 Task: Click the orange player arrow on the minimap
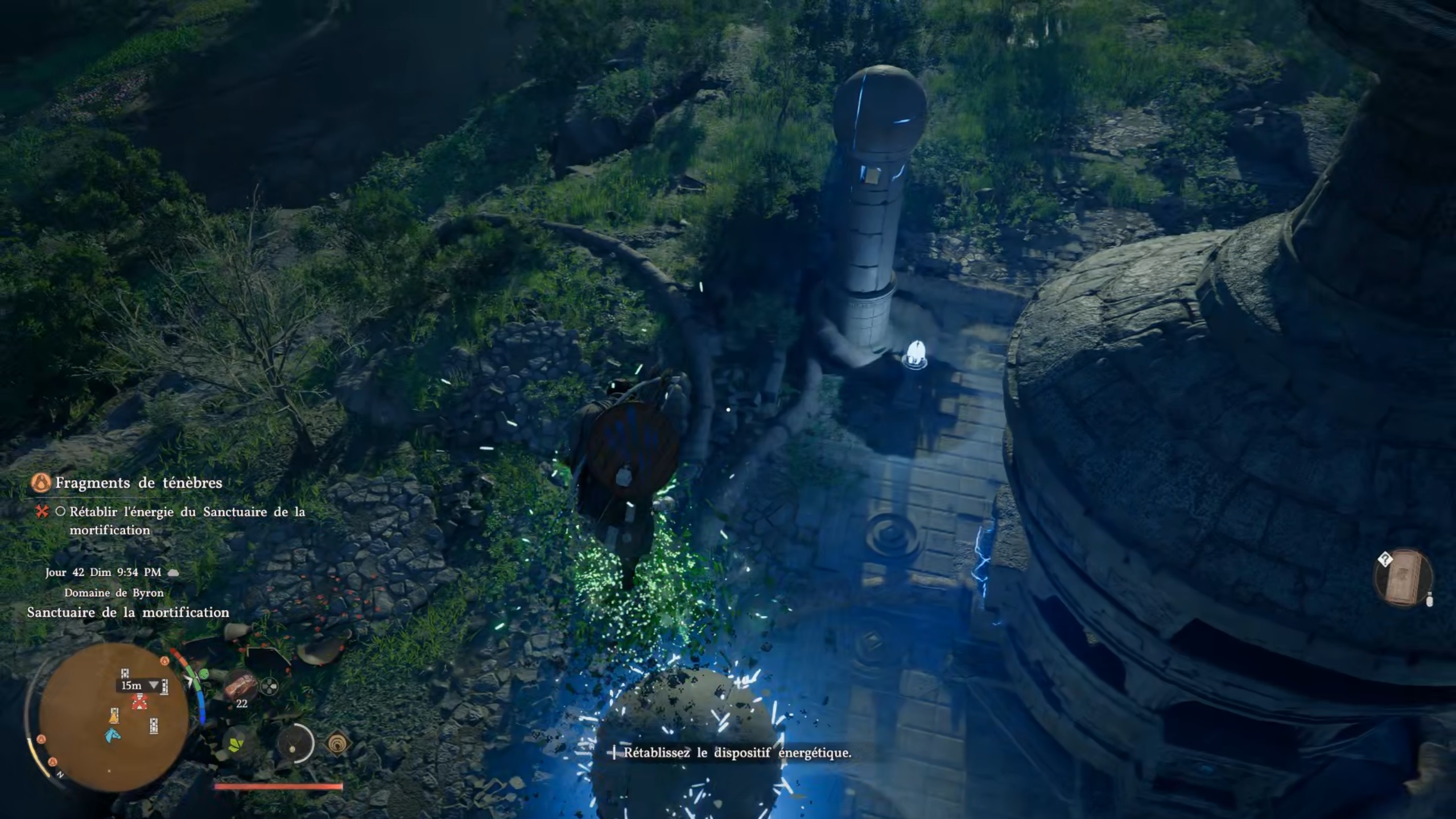tap(114, 716)
